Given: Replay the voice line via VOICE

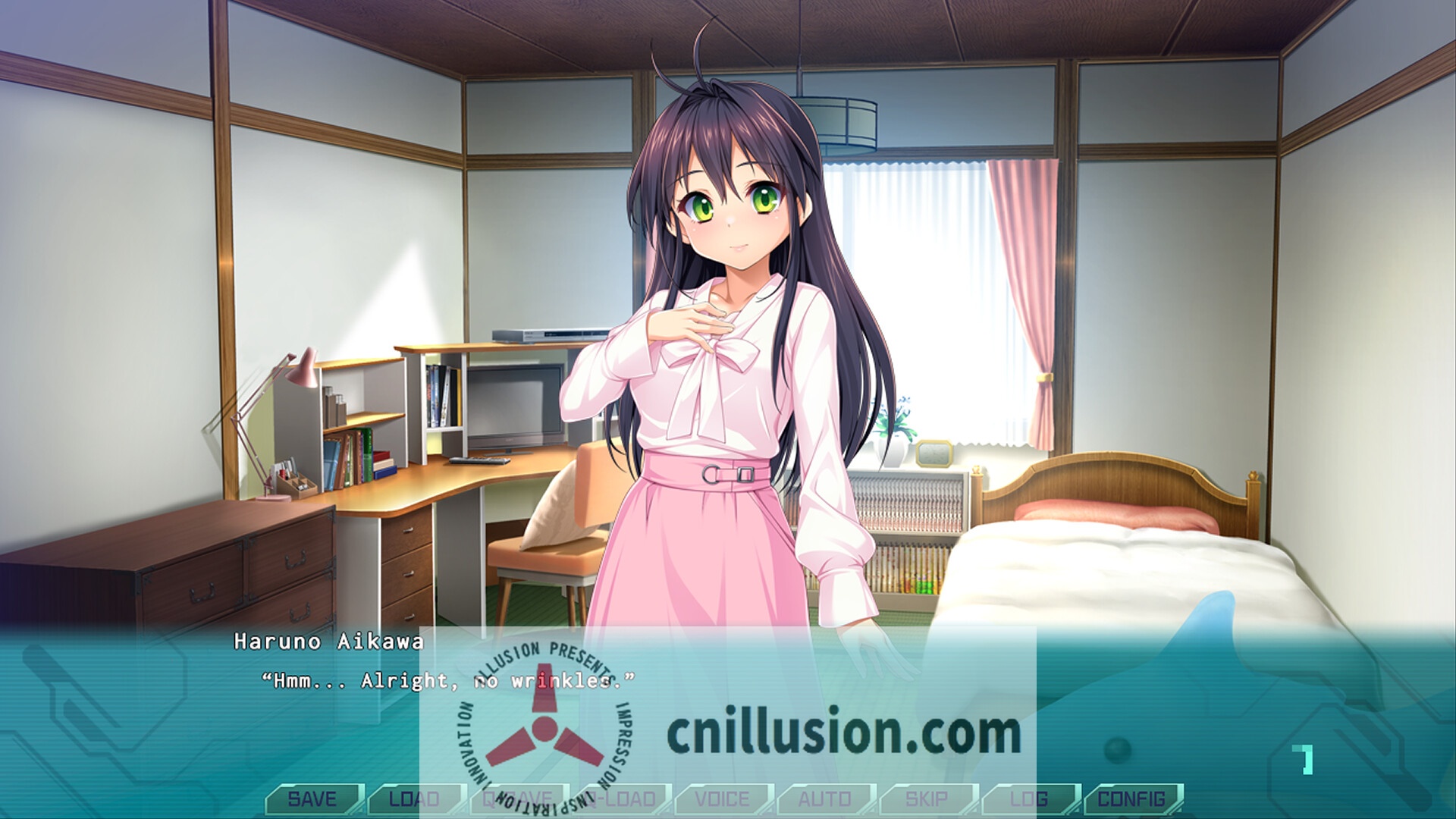Looking at the screenshot, I should [x=724, y=799].
